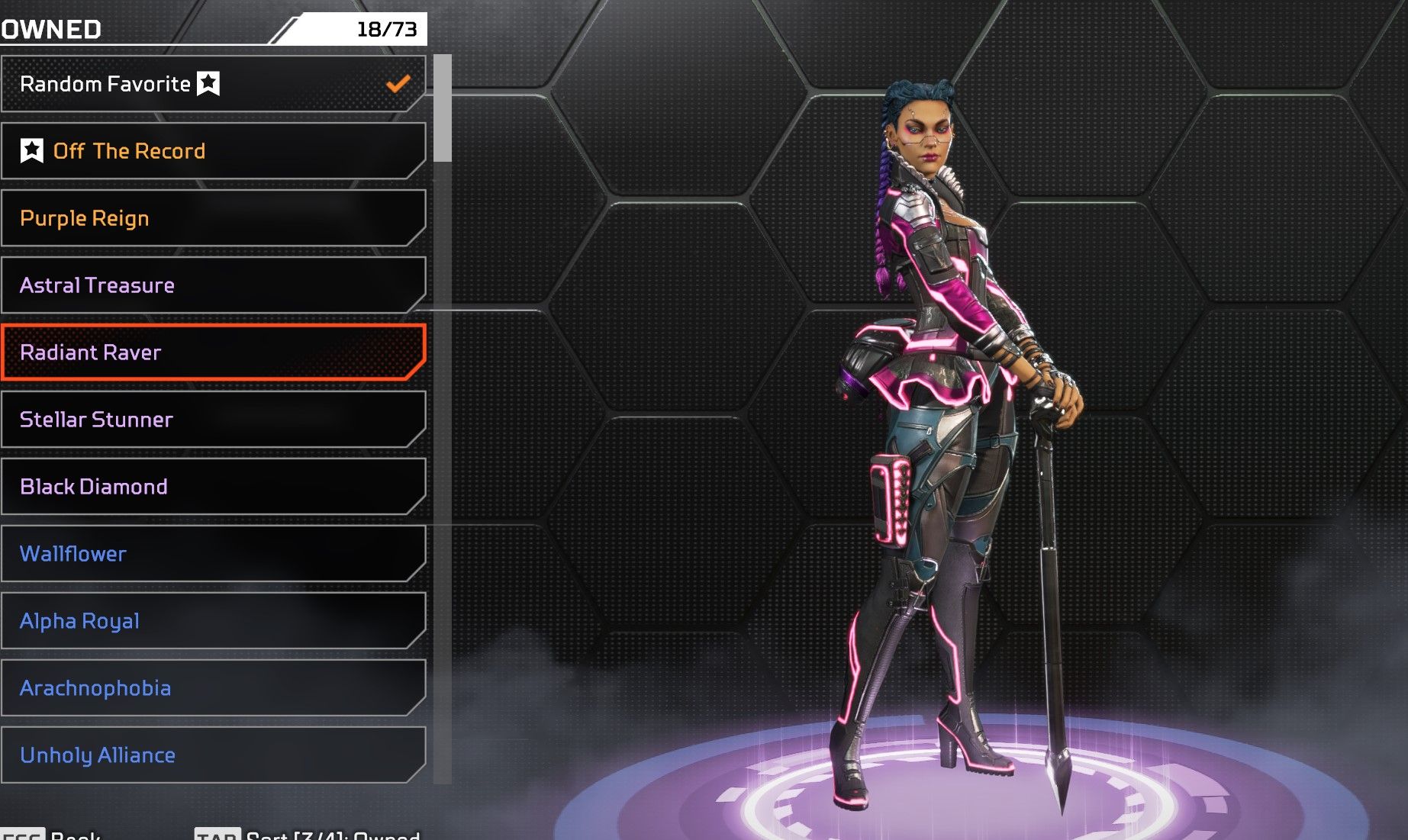Image resolution: width=1408 pixels, height=840 pixels.
Task: Click the skin list scrollbar handle
Action: [x=443, y=108]
